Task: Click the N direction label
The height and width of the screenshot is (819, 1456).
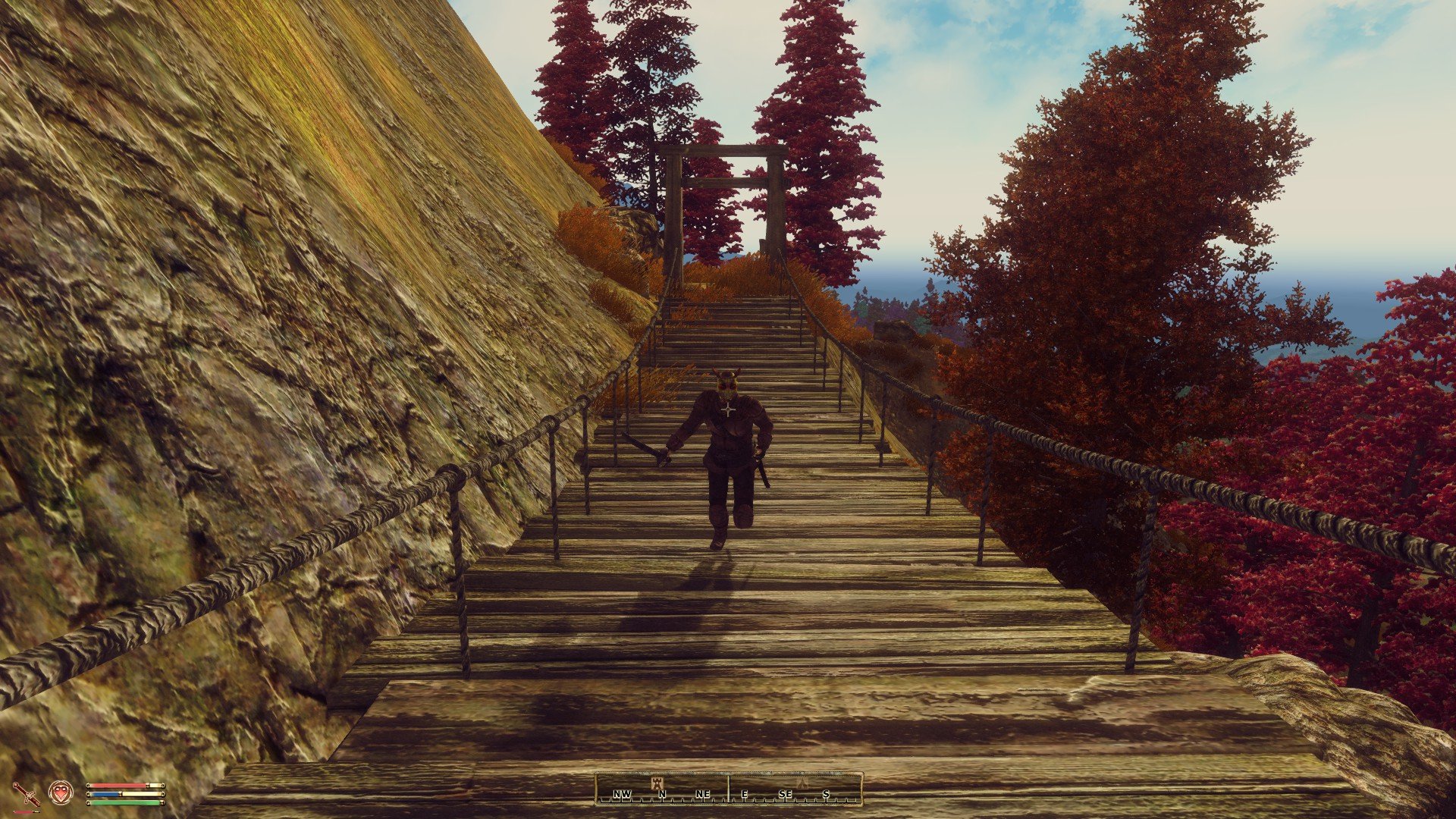Action: click(x=663, y=794)
